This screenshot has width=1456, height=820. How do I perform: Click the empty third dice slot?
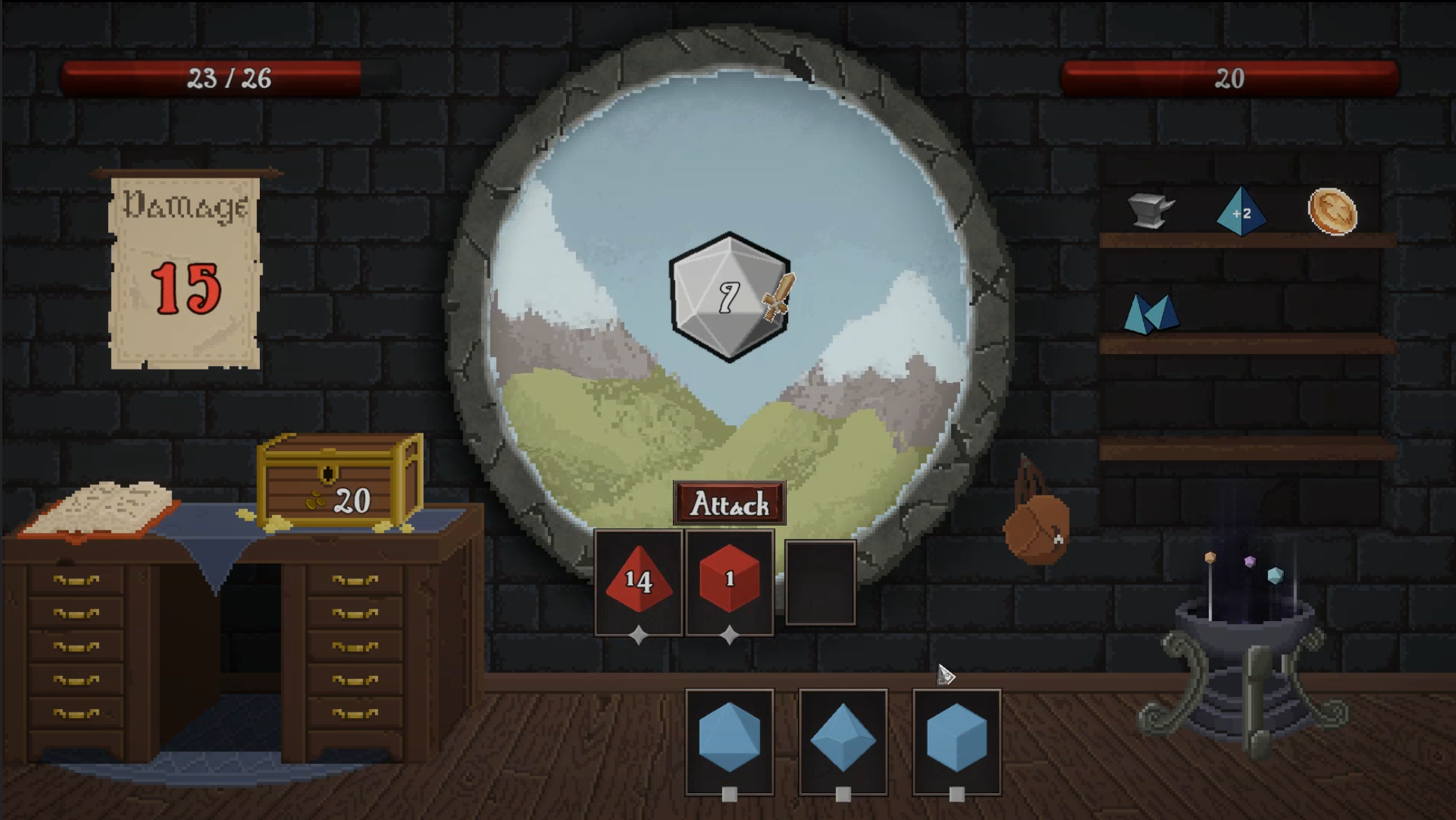(820, 582)
